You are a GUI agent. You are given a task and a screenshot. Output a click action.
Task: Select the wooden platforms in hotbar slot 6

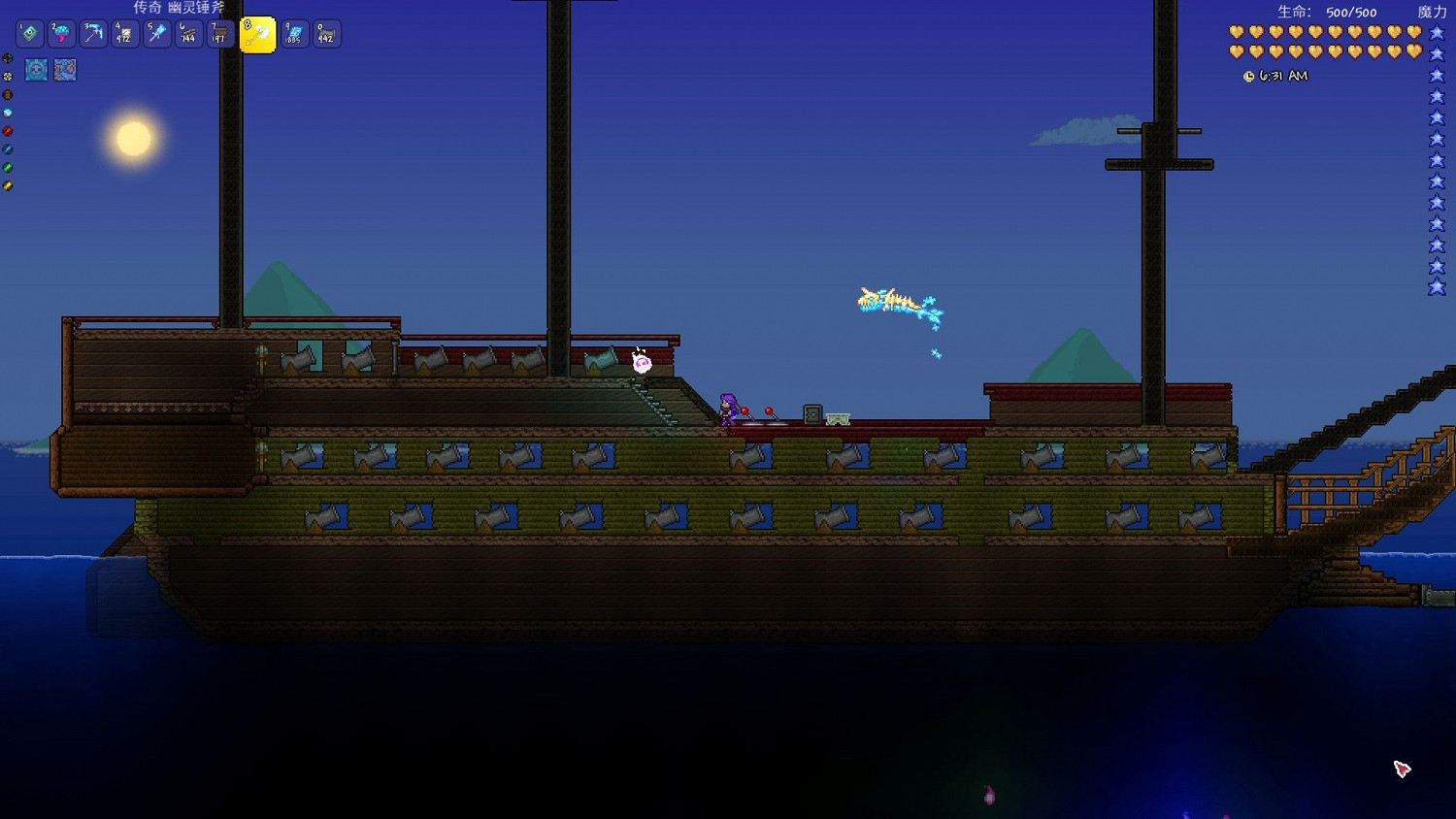pyautogui.click(x=187, y=34)
